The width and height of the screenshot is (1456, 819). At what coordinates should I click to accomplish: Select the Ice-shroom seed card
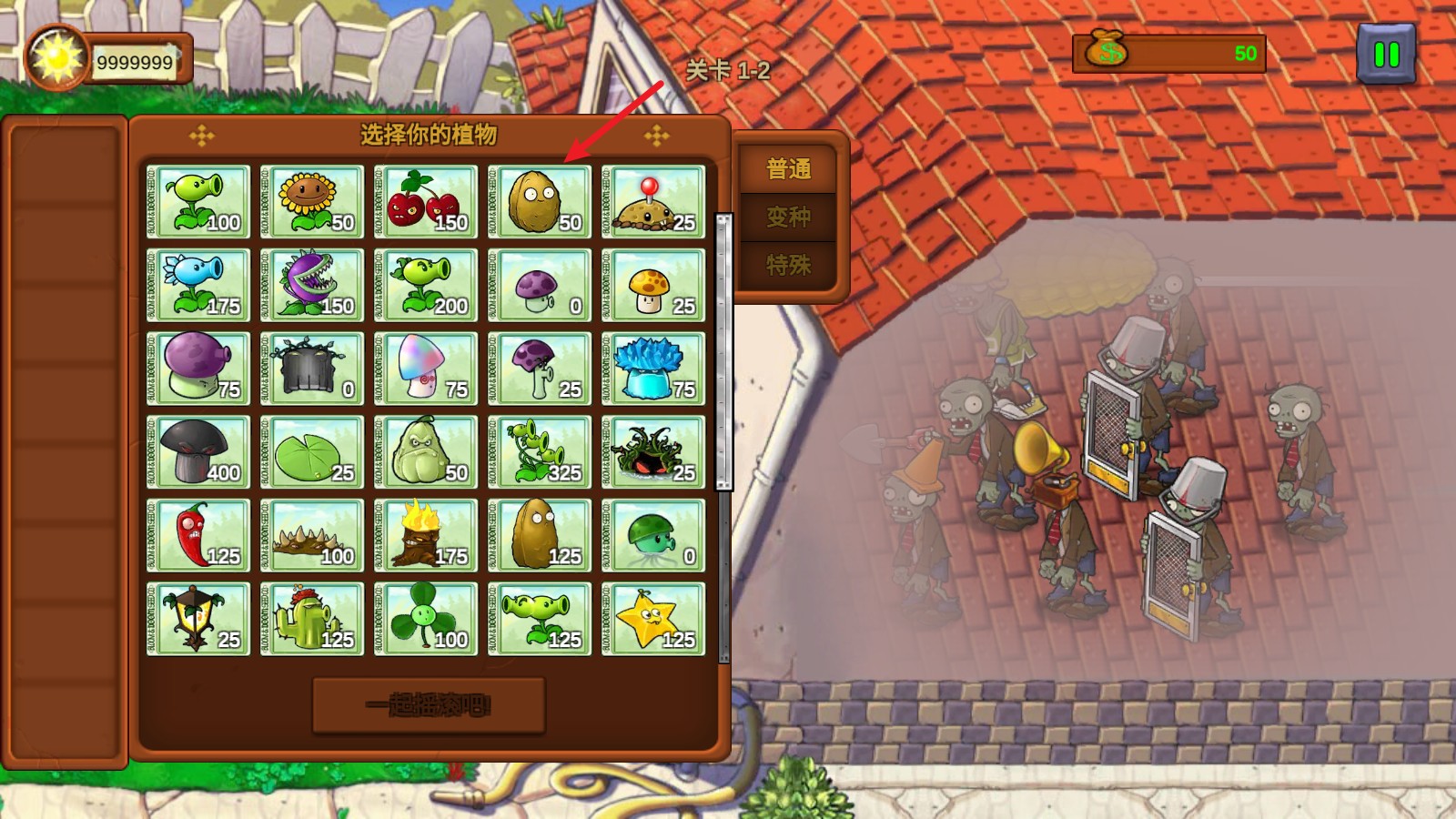pos(653,369)
